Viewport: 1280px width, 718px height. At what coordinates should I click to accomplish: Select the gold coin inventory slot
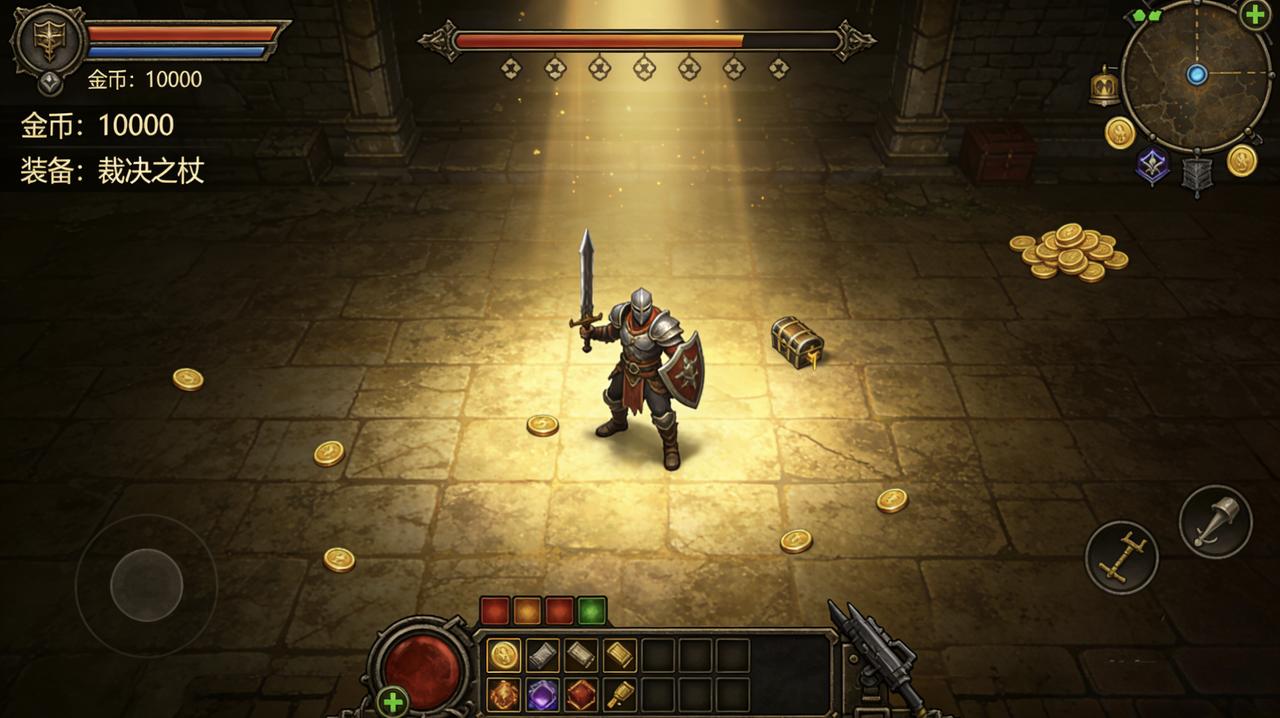point(504,656)
